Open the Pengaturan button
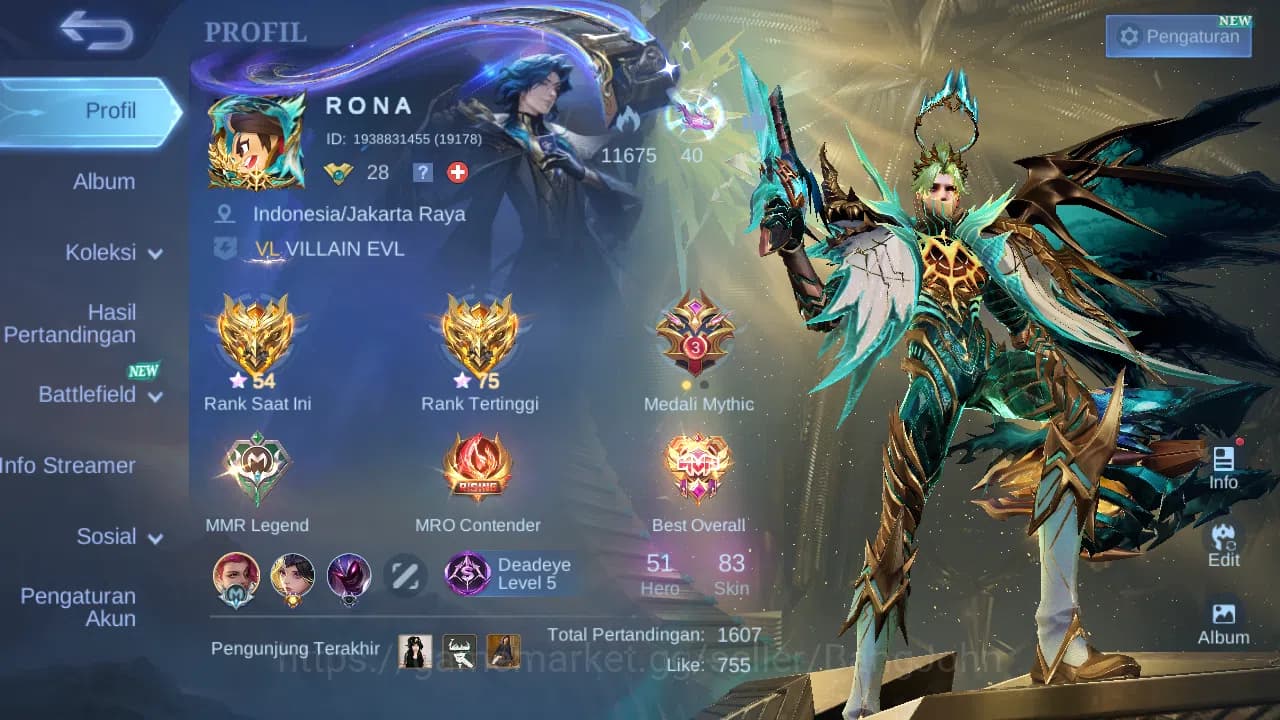 pyautogui.click(x=1178, y=35)
